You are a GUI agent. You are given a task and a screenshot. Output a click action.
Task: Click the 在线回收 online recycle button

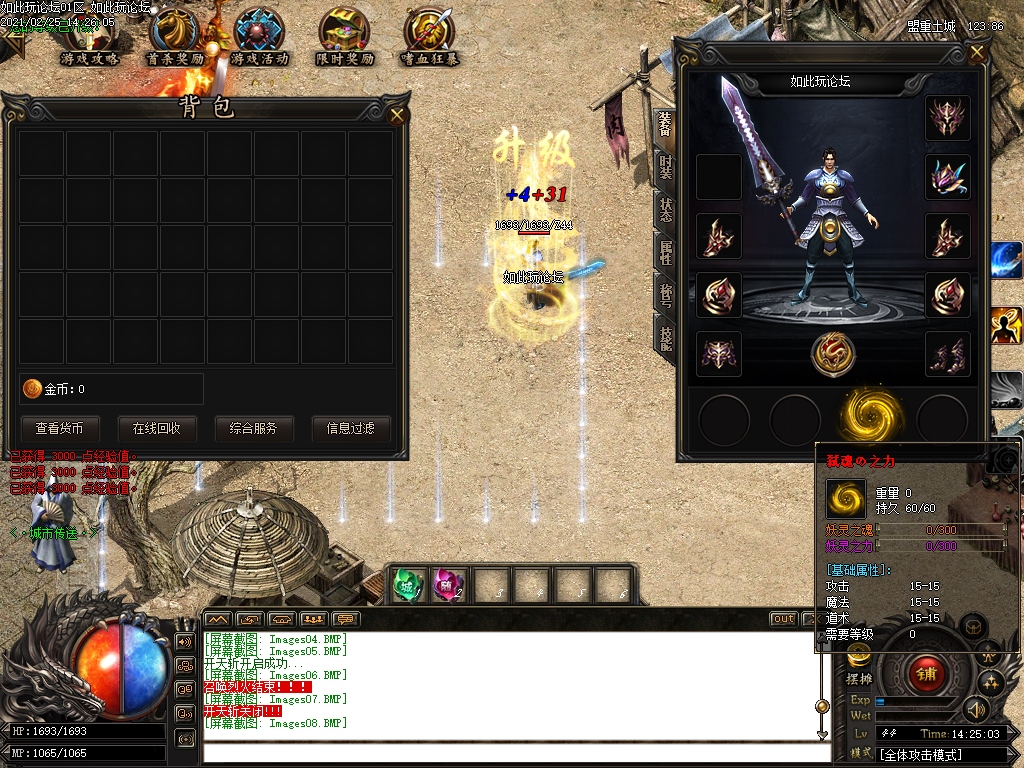[157, 428]
